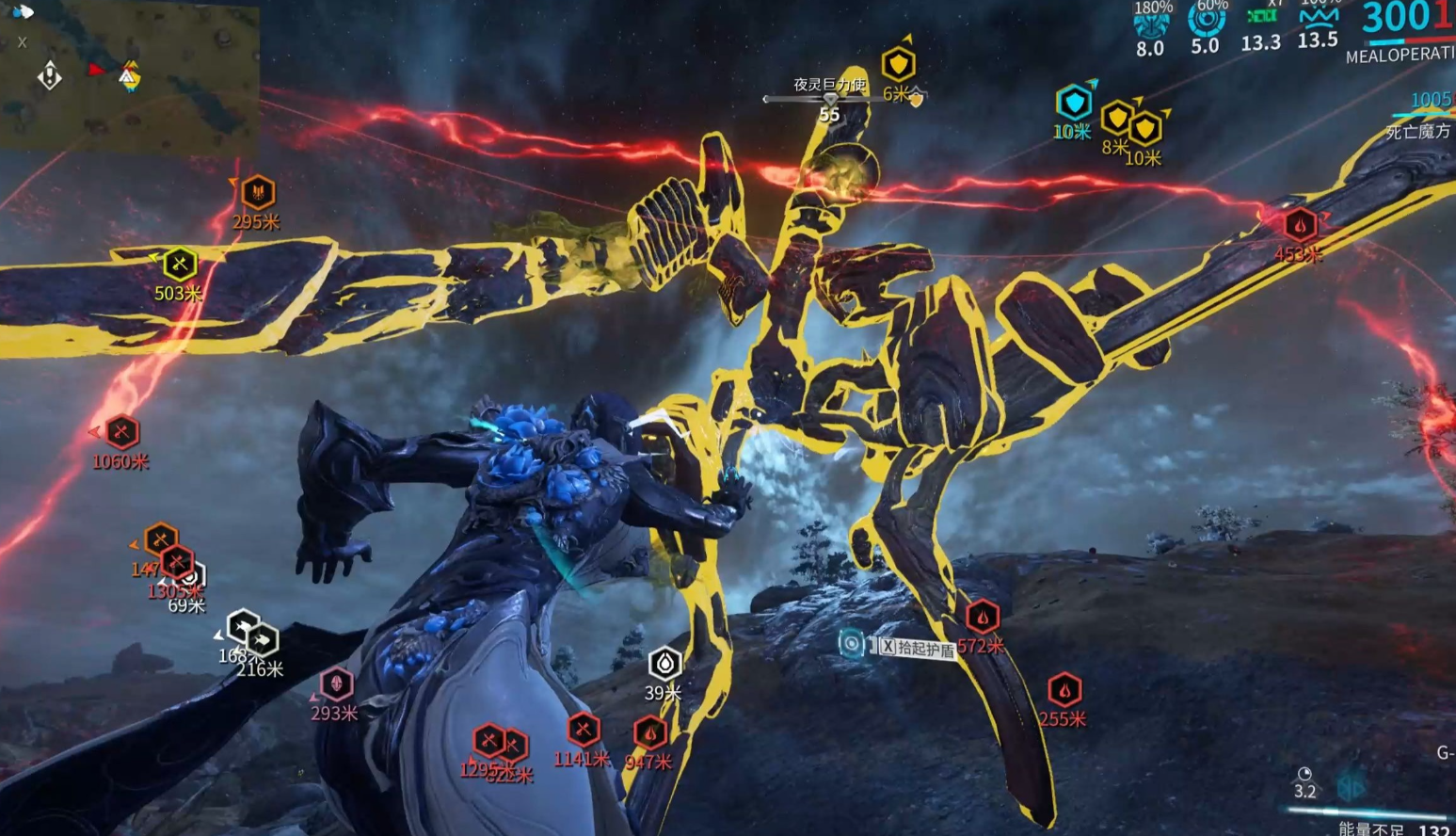
Task: Select the orange waypoint marked 295米
Action: (x=257, y=193)
